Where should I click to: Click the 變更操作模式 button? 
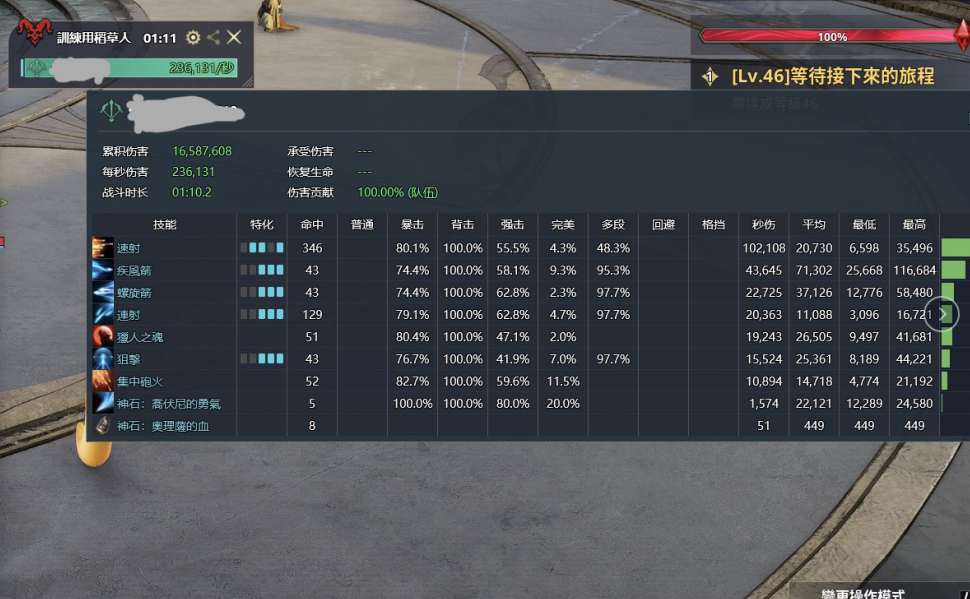(x=862, y=594)
